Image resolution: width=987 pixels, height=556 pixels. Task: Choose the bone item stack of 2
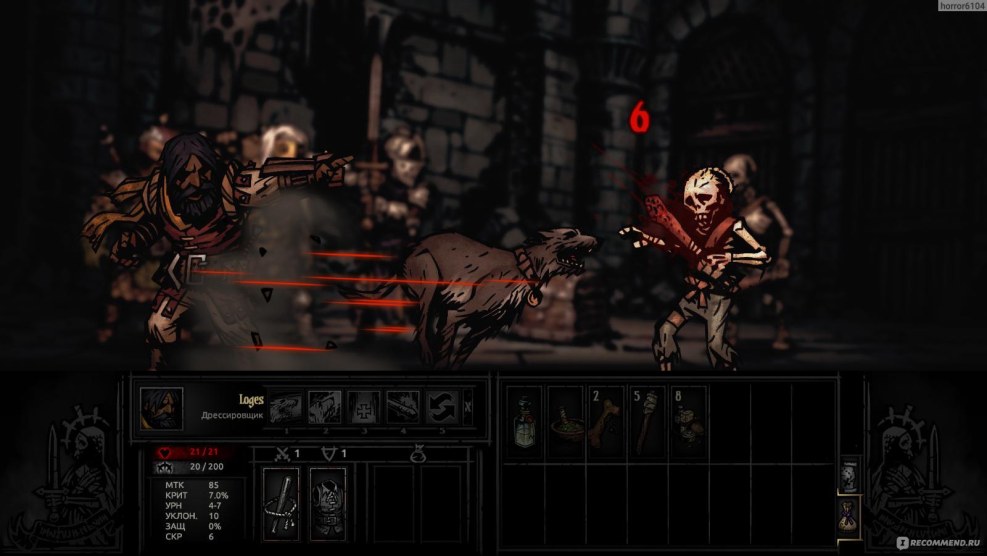click(606, 420)
